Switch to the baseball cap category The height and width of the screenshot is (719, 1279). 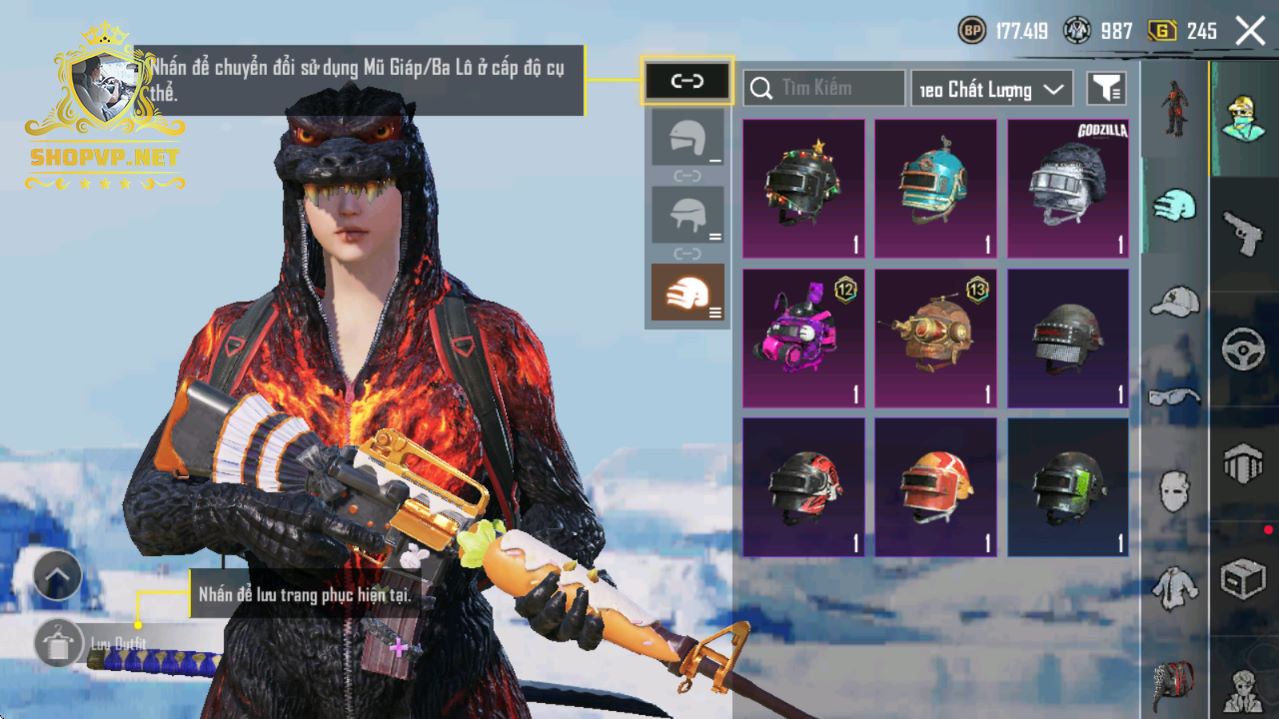1174,300
